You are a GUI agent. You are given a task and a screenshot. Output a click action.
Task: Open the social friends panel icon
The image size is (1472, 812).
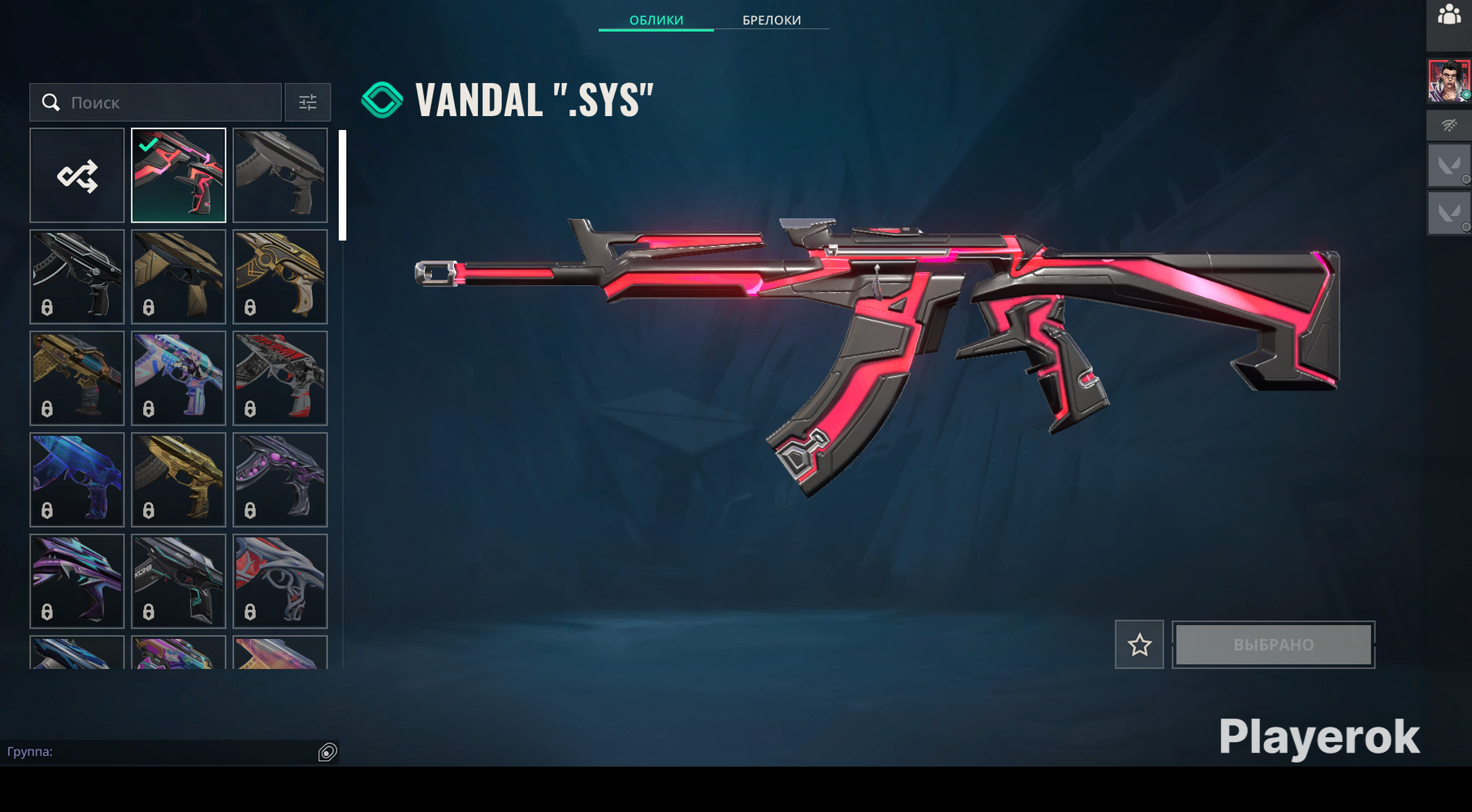(x=1449, y=16)
